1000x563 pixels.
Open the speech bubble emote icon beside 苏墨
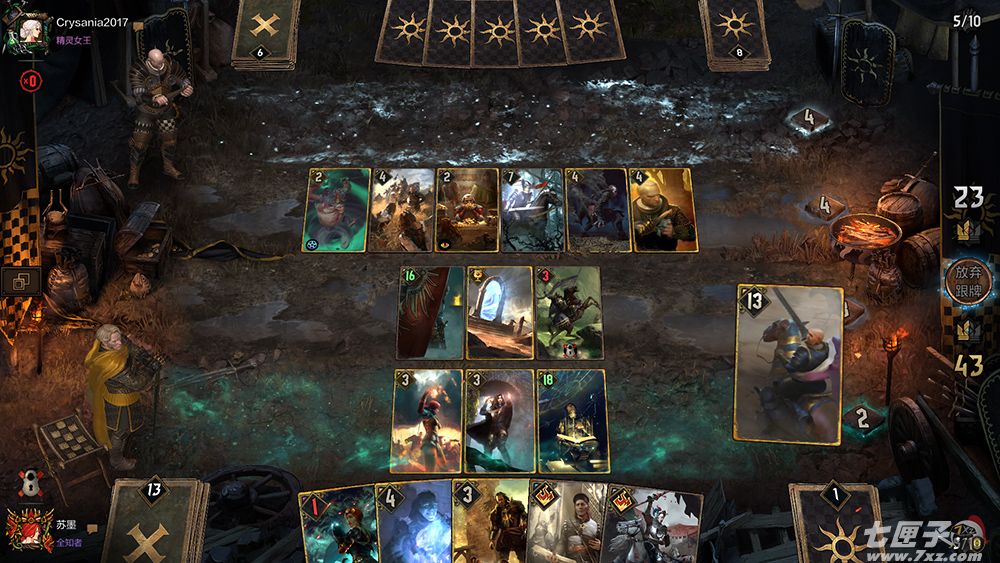pyautogui.click(x=92, y=527)
